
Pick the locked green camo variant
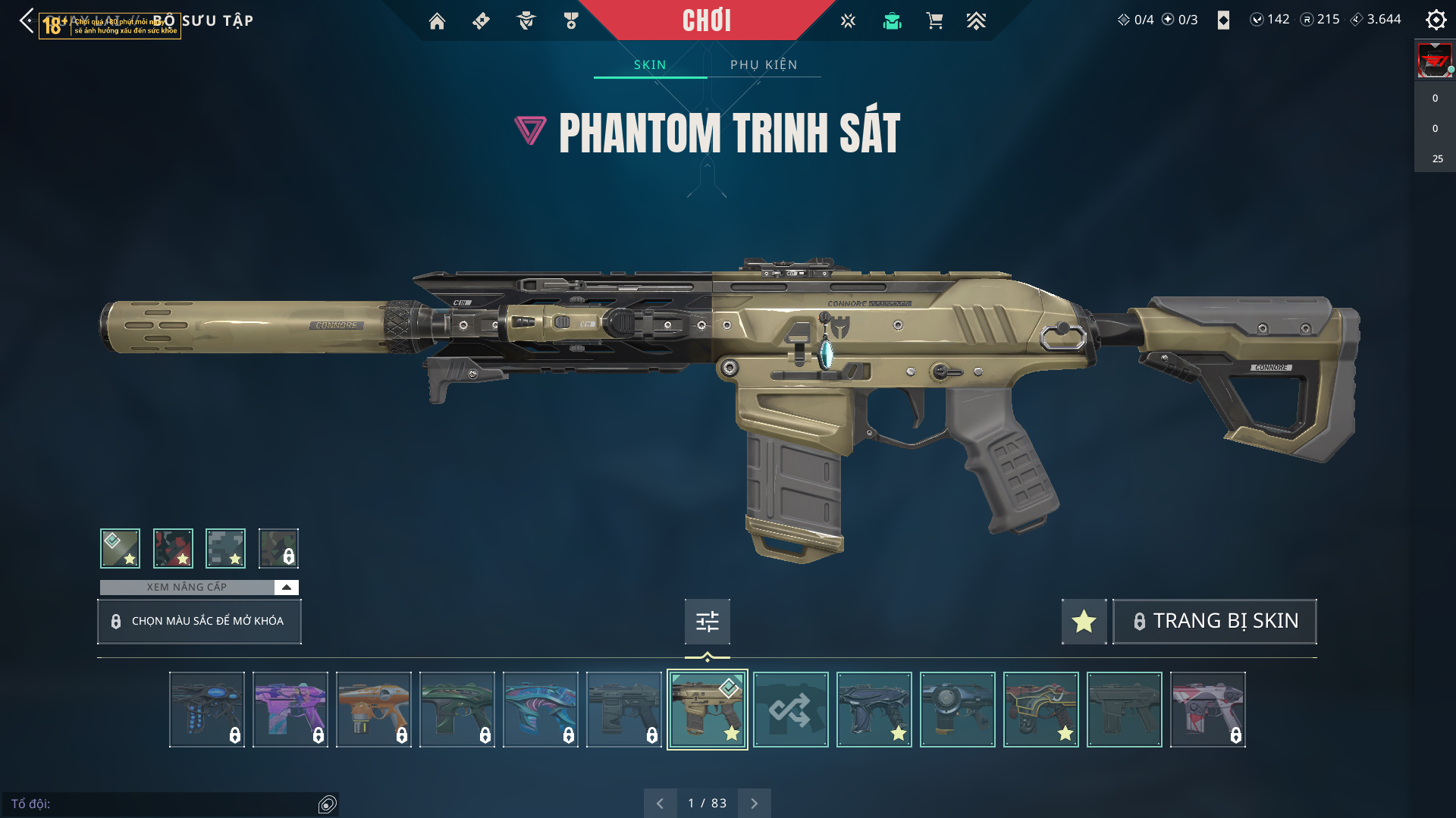[278, 548]
